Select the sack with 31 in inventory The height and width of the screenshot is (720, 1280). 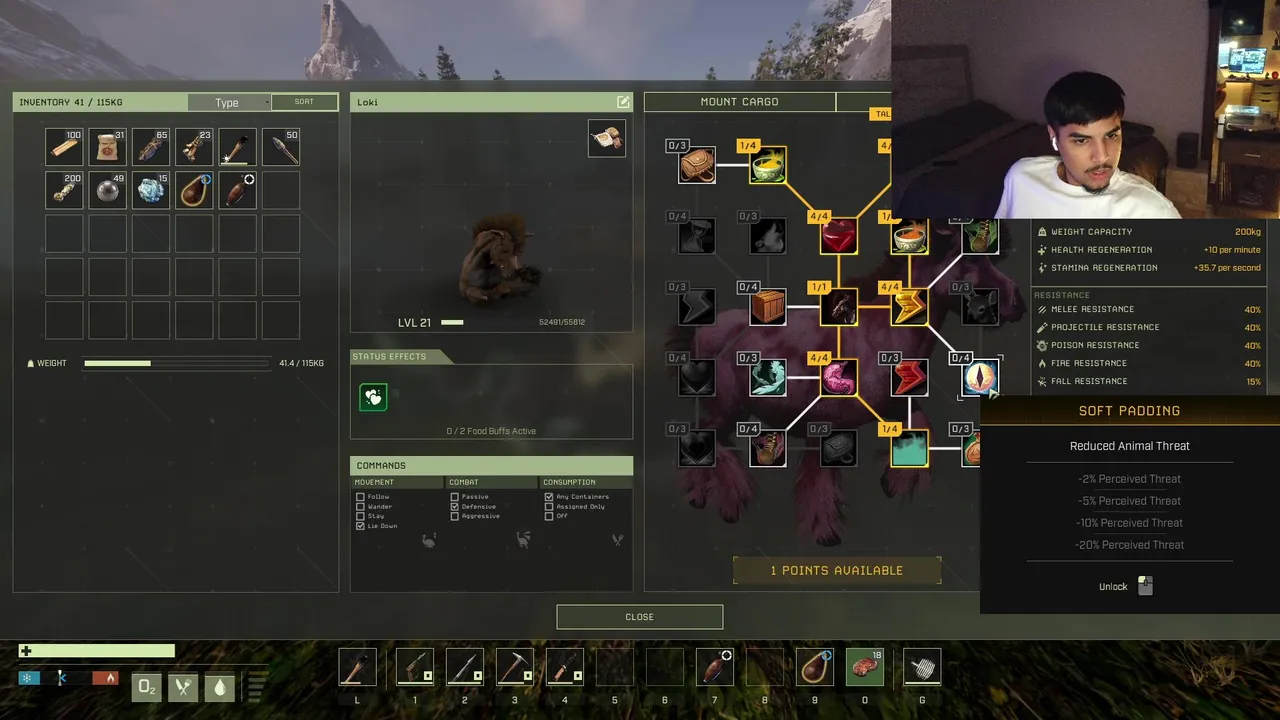[x=108, y=148]
